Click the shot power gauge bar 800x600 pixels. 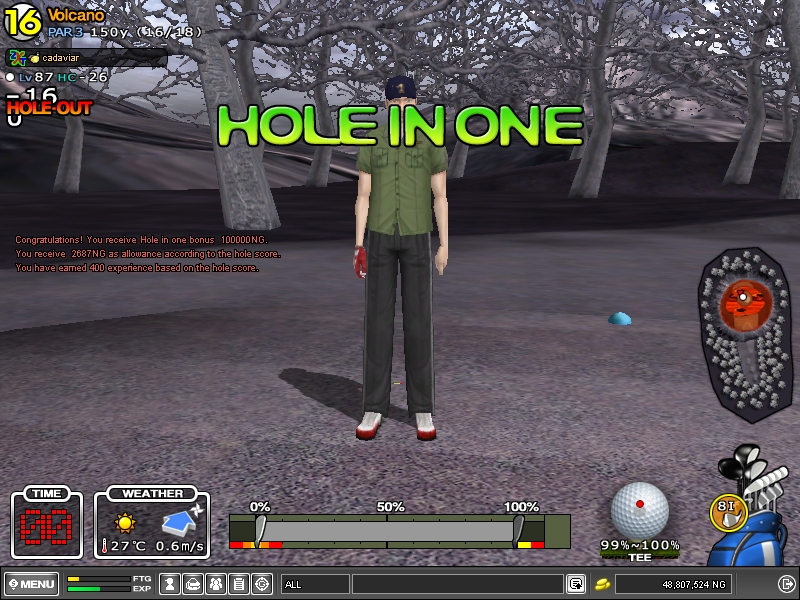tap(388, 529)
